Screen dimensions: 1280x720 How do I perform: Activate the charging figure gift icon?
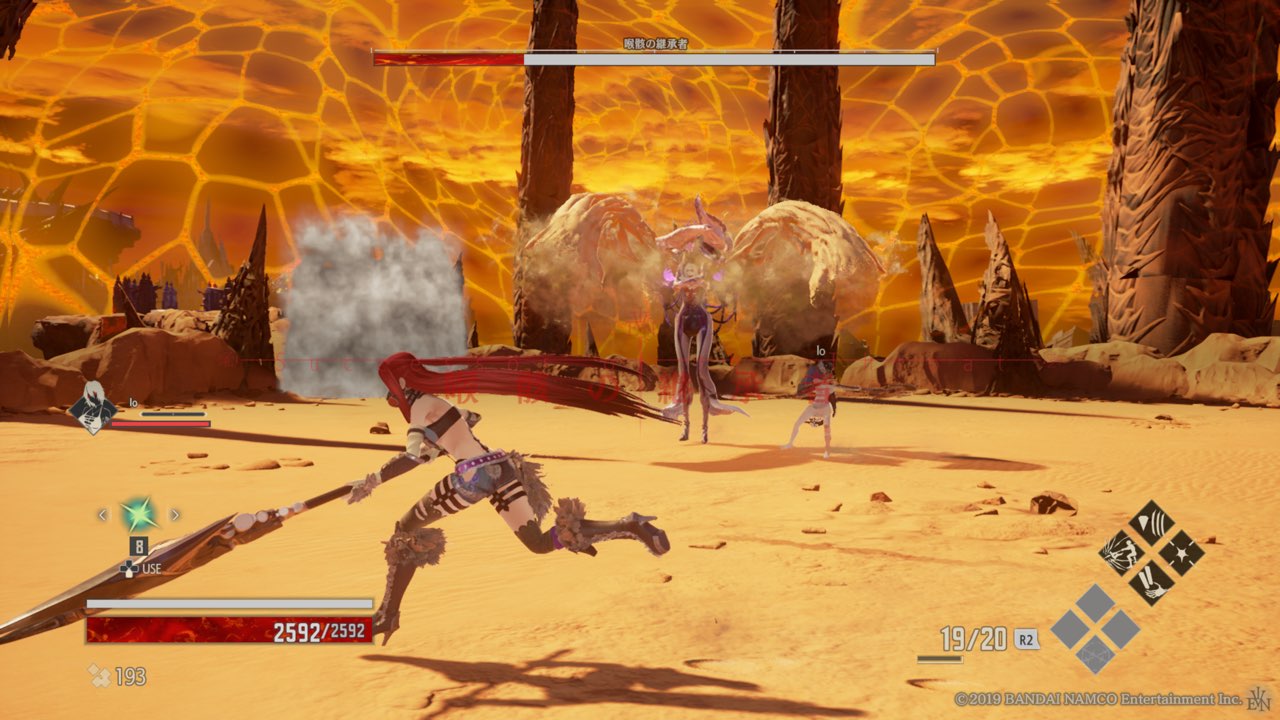coord(1122,552)
